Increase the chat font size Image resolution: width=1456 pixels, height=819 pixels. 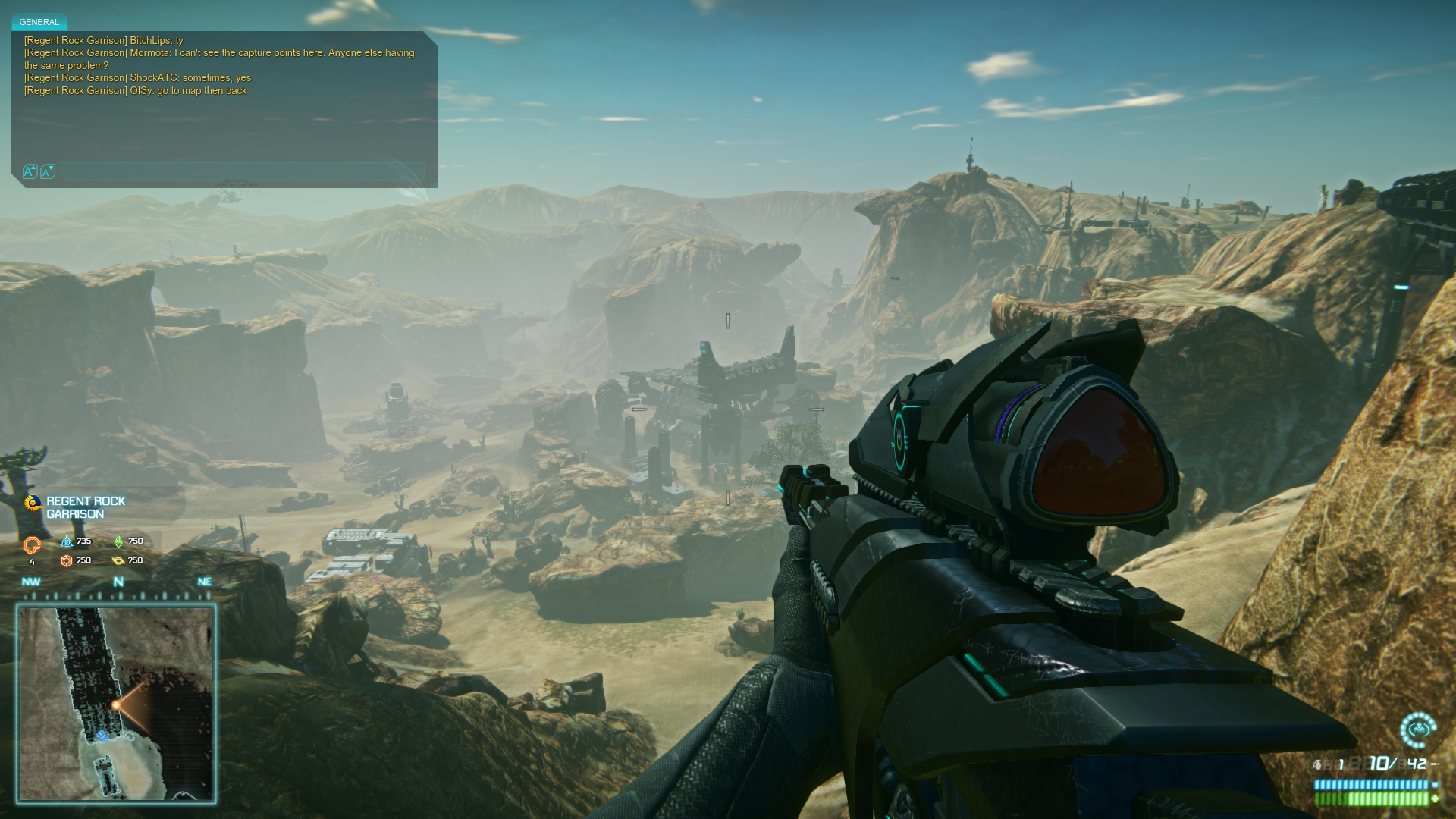click(30, 171)
